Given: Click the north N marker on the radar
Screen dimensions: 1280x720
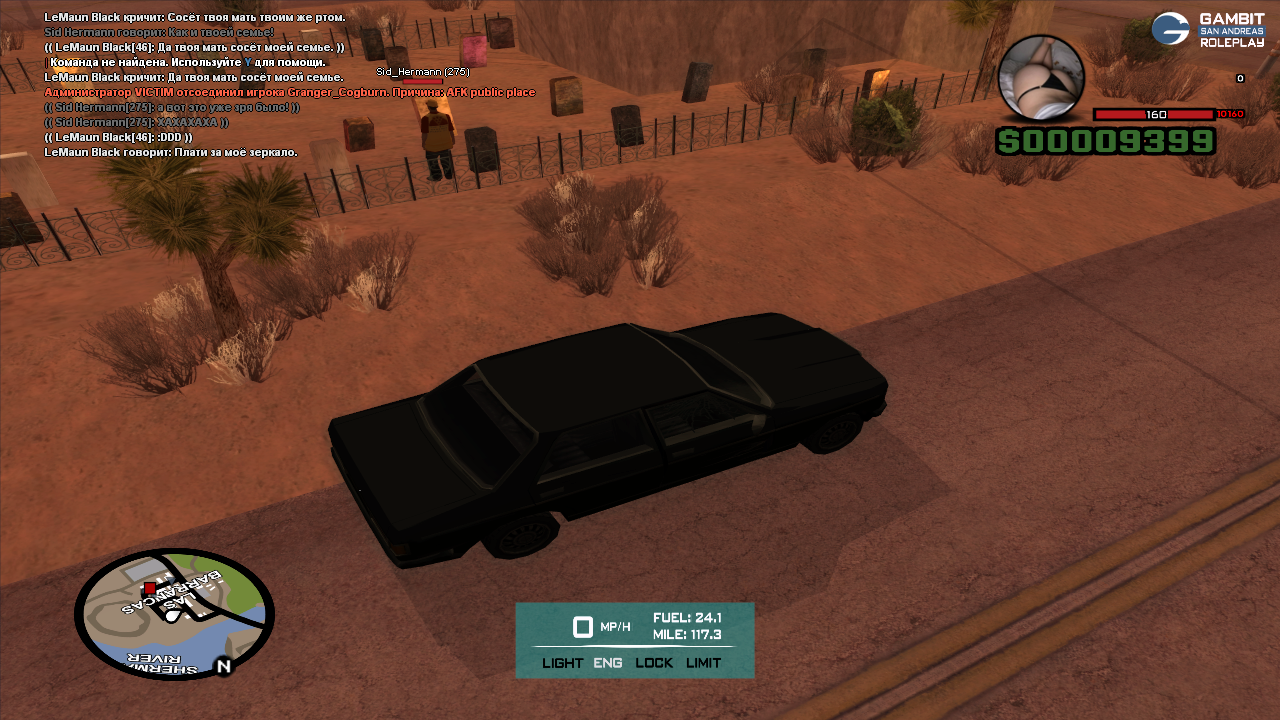Looking at the screenshot, I should (223, 666).
